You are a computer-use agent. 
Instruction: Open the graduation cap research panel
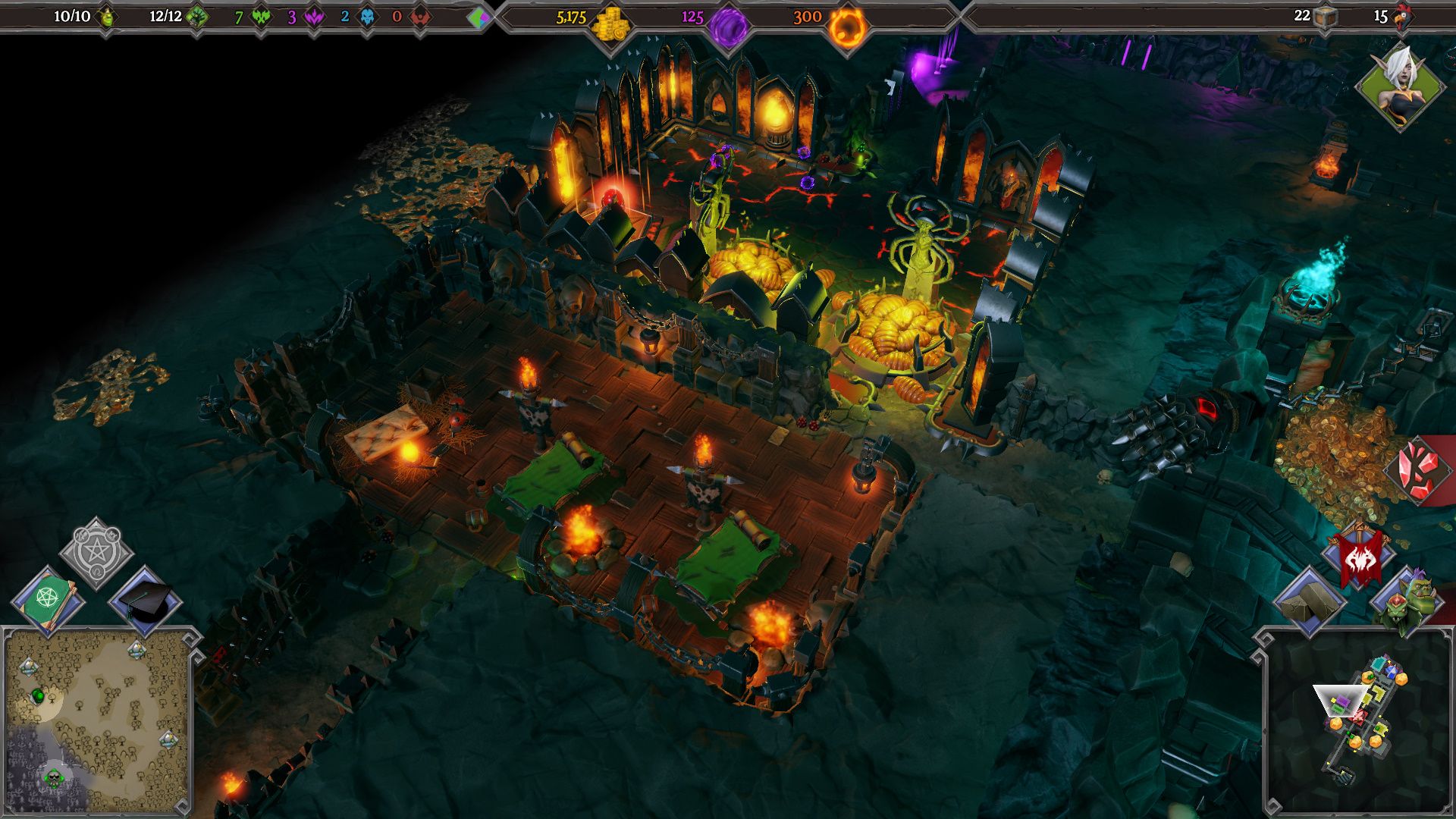(x=144, y=599)
